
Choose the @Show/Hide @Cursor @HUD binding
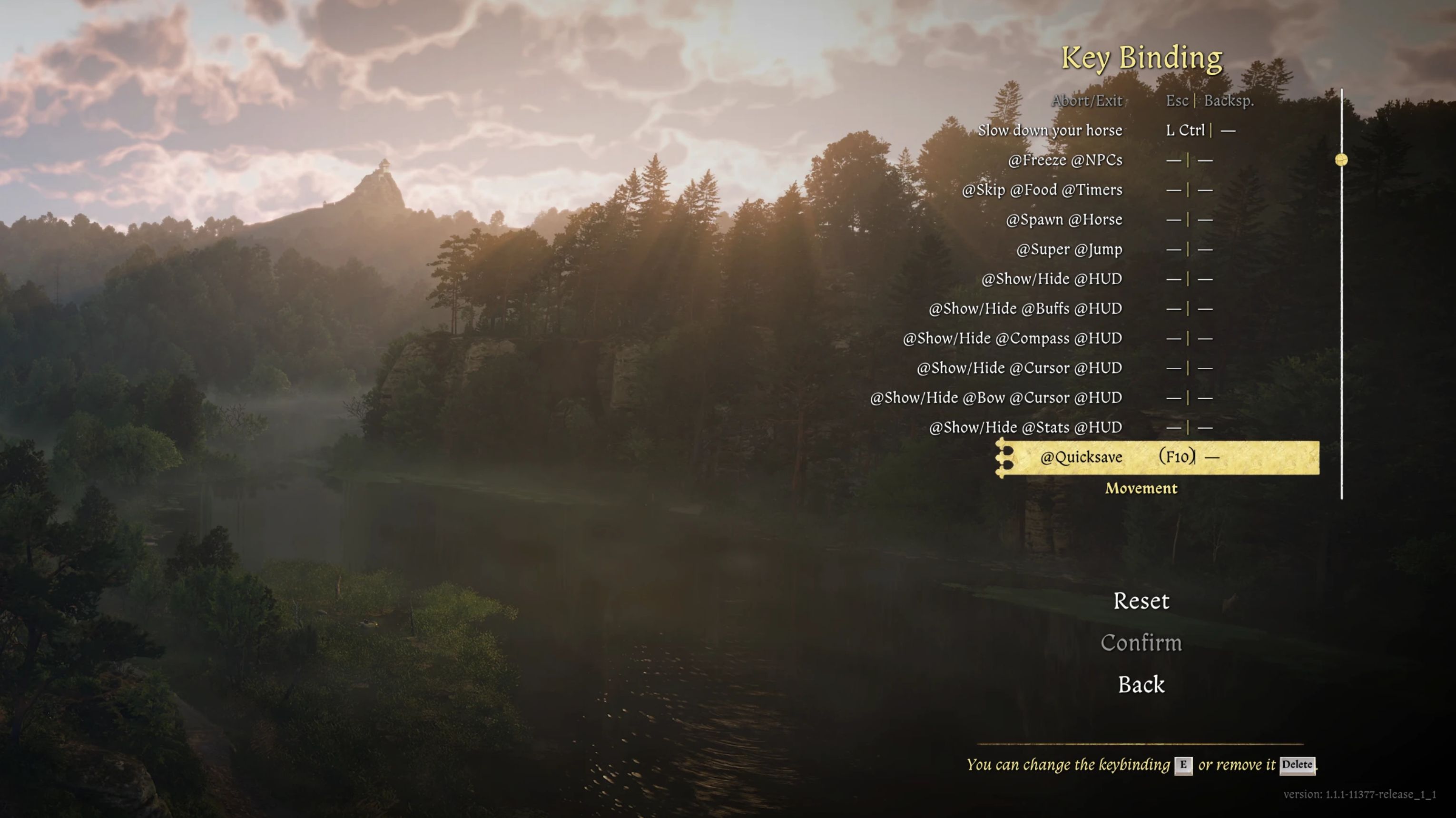pyautogui.click(x=1019, y=368)
